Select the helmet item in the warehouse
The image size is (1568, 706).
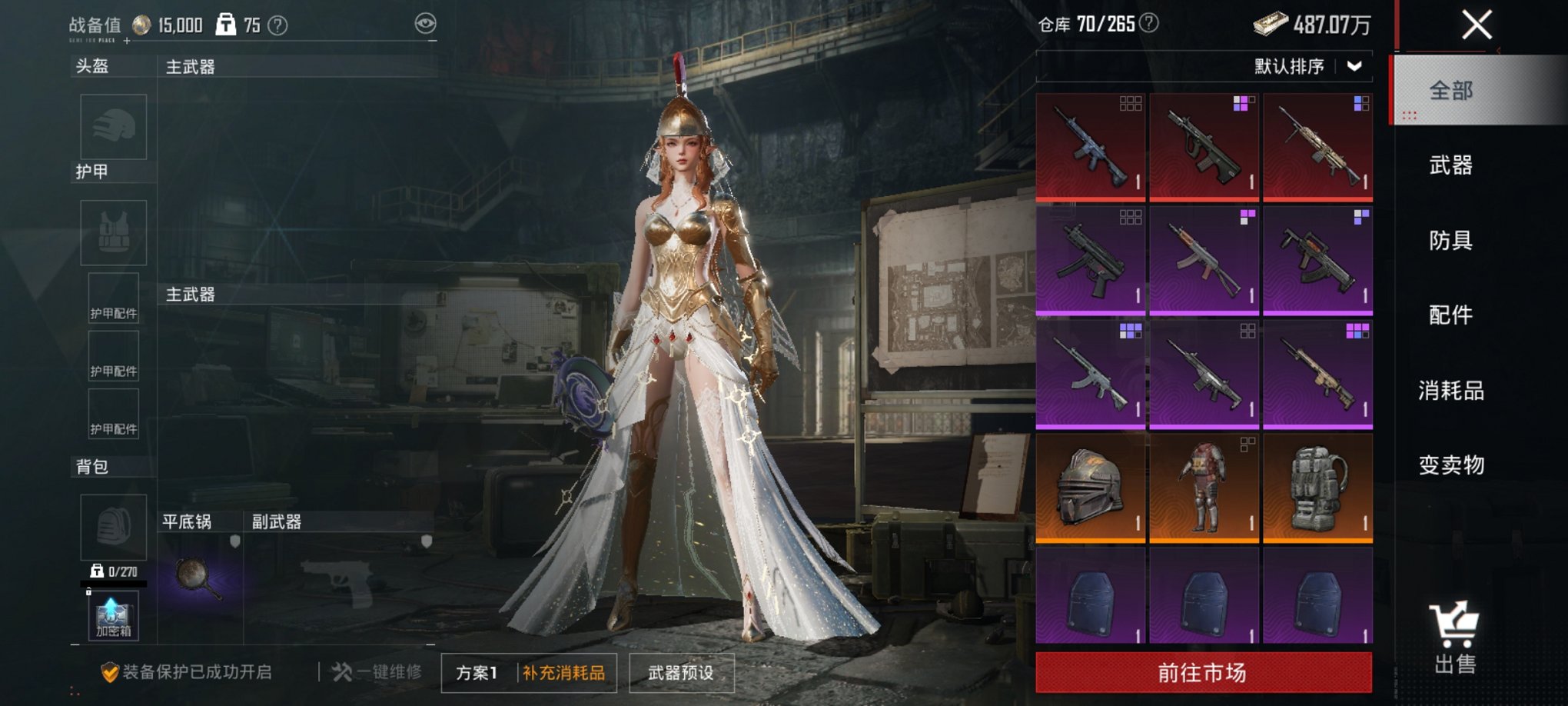click(1090, 488)
